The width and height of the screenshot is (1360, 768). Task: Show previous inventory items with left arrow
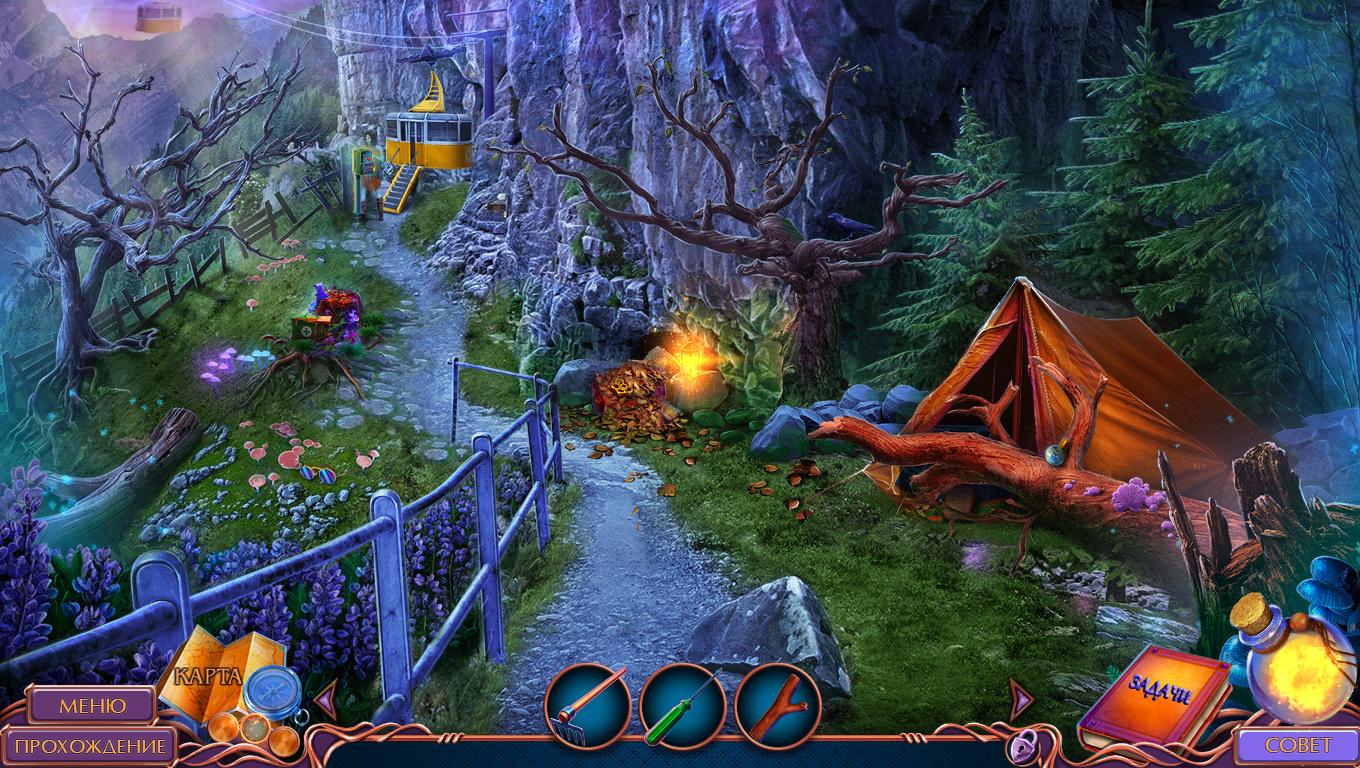(x=325, y=697)
